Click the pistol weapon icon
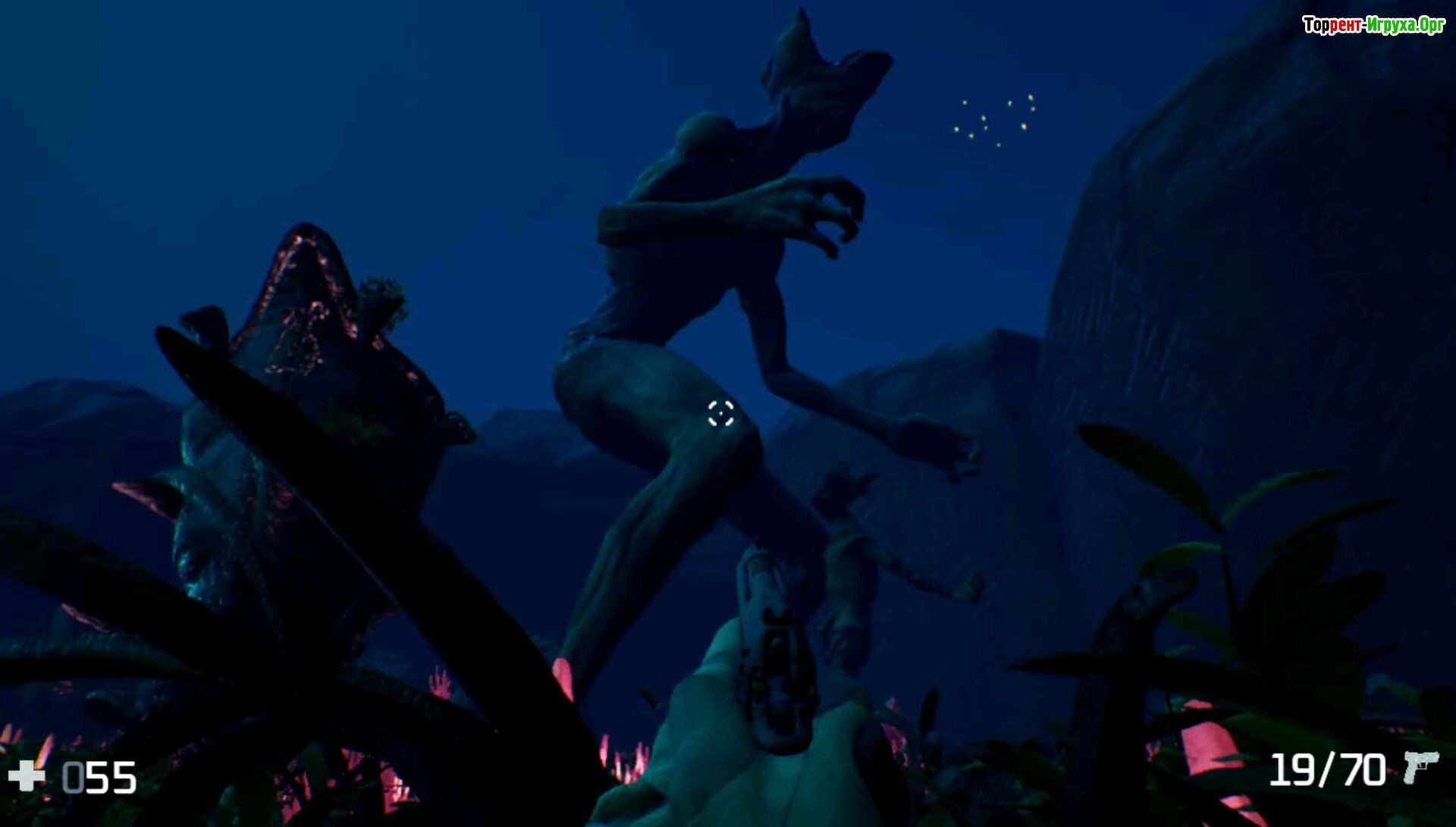 1420,767
